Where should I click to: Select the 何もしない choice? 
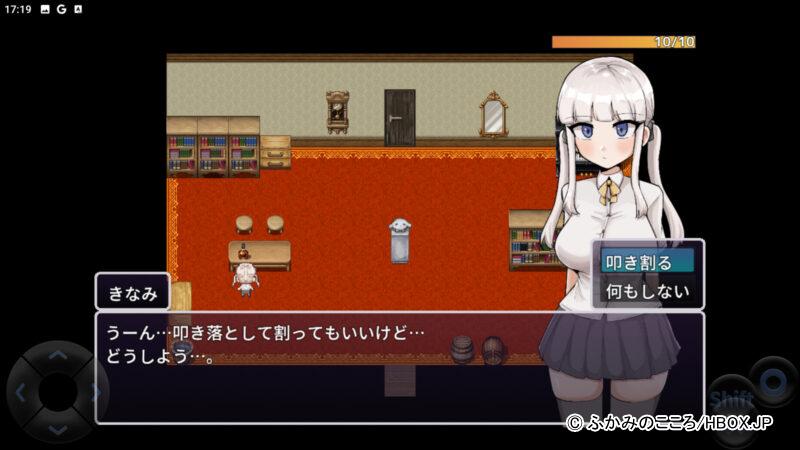[647, 292]
